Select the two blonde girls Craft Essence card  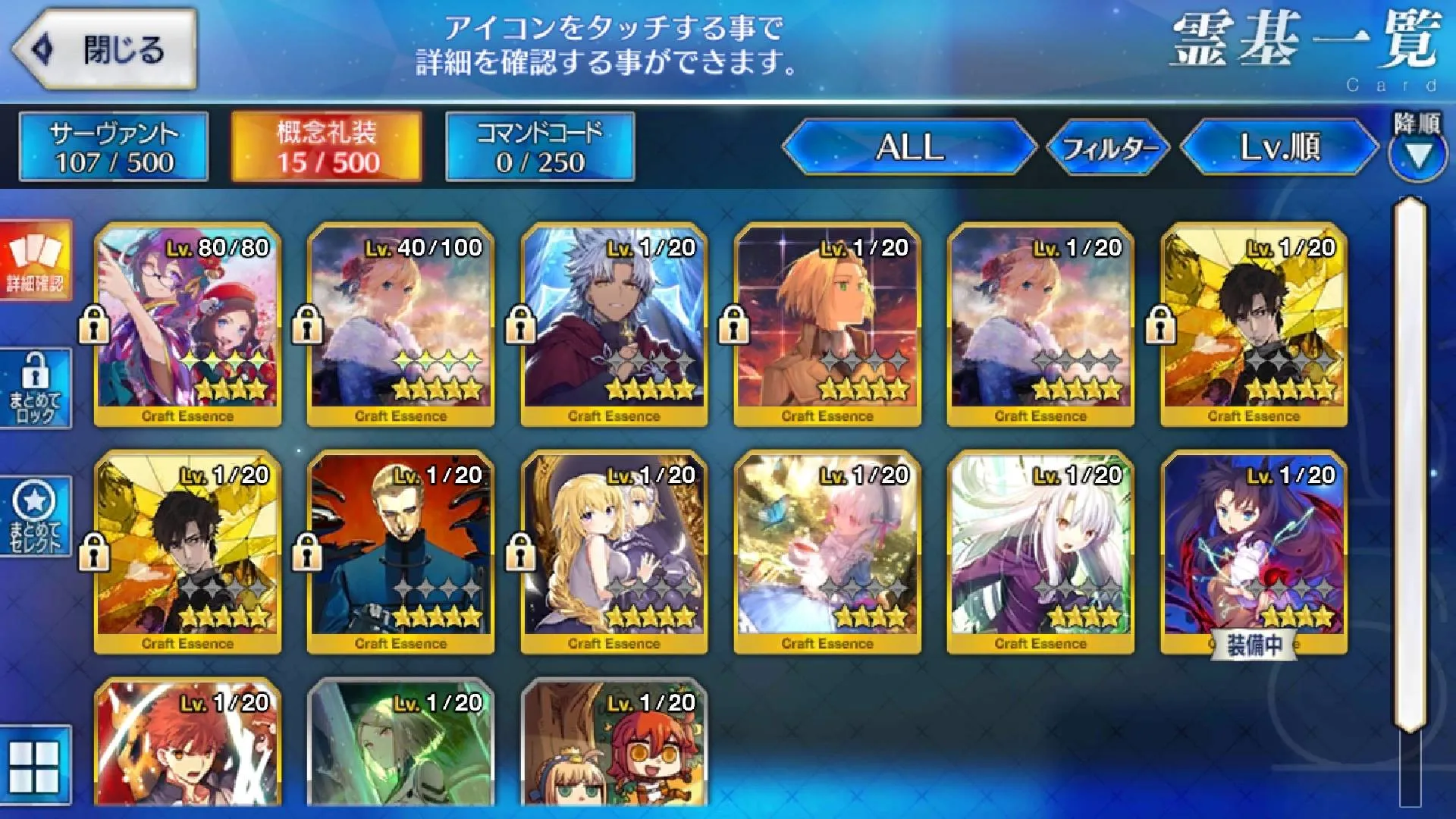[x=613, y=552]
